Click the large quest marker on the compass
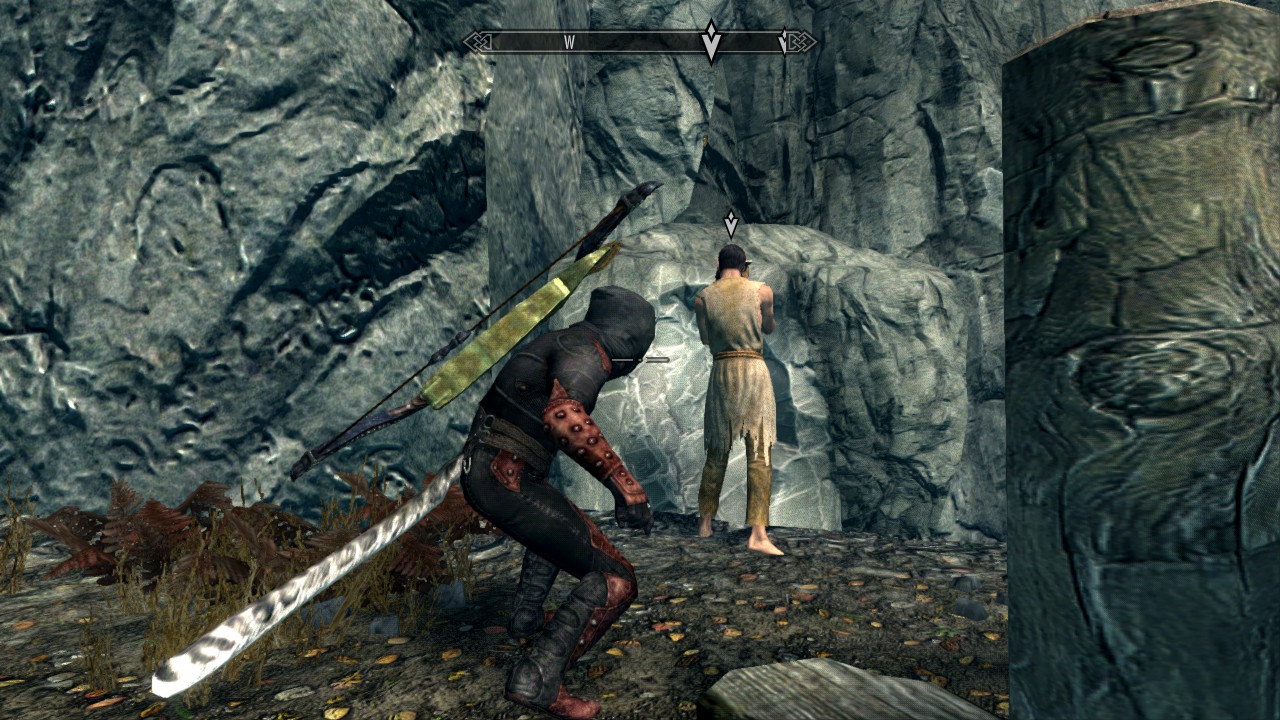The width and height of the screenshot is (1280, 720). coord(711,42)
